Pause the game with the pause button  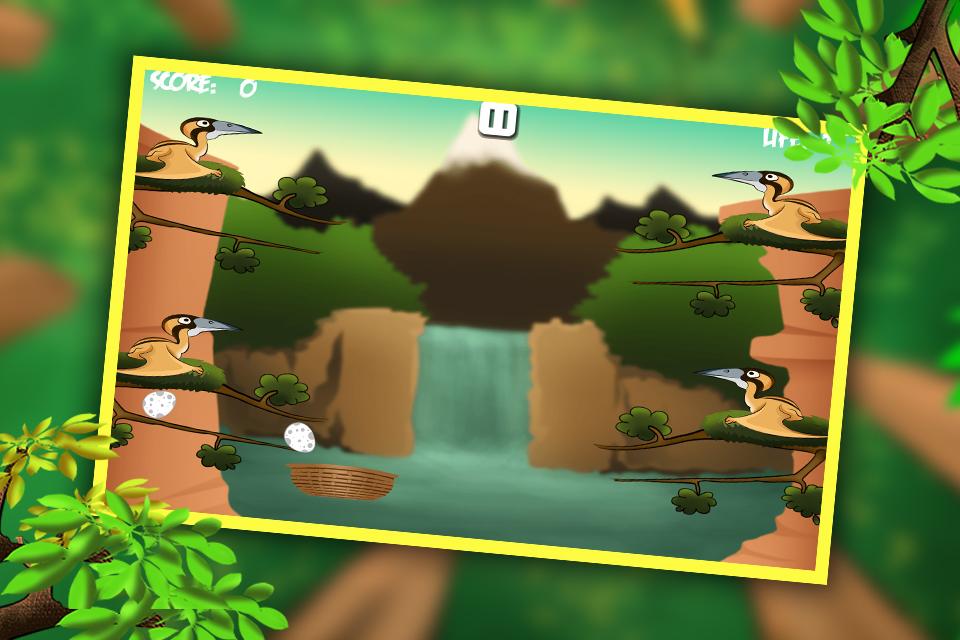[x=498, y=119]
